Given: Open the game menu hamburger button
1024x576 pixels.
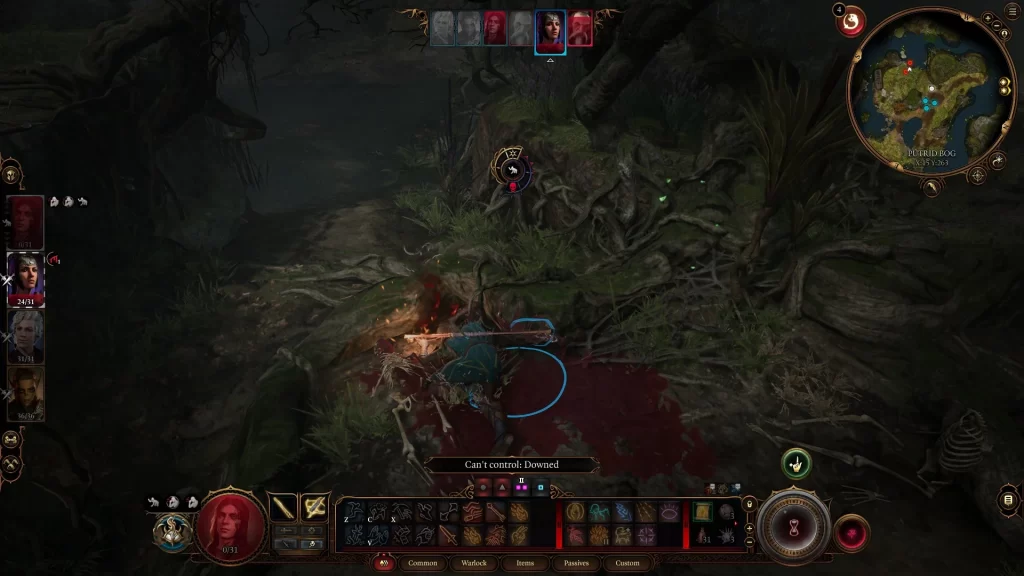Looking at the screenshot, I should pos(1008,500).
